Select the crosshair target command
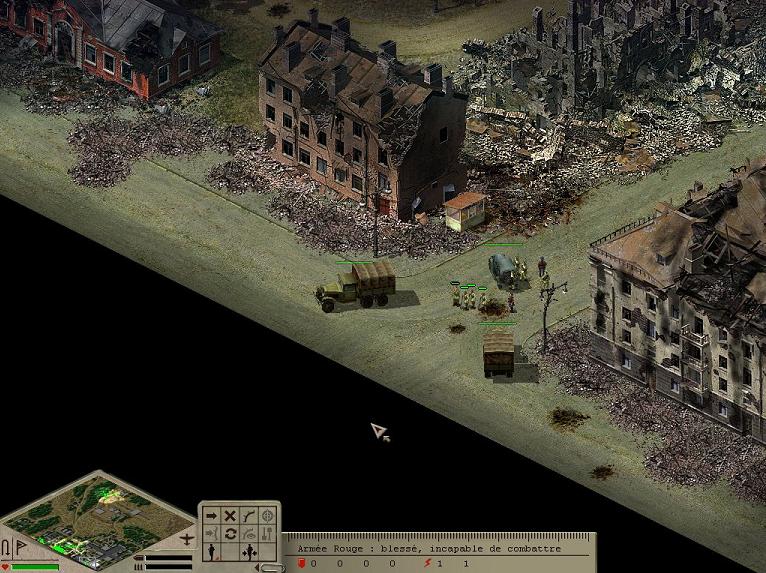 pyautogui.click(x=268, y=516)
